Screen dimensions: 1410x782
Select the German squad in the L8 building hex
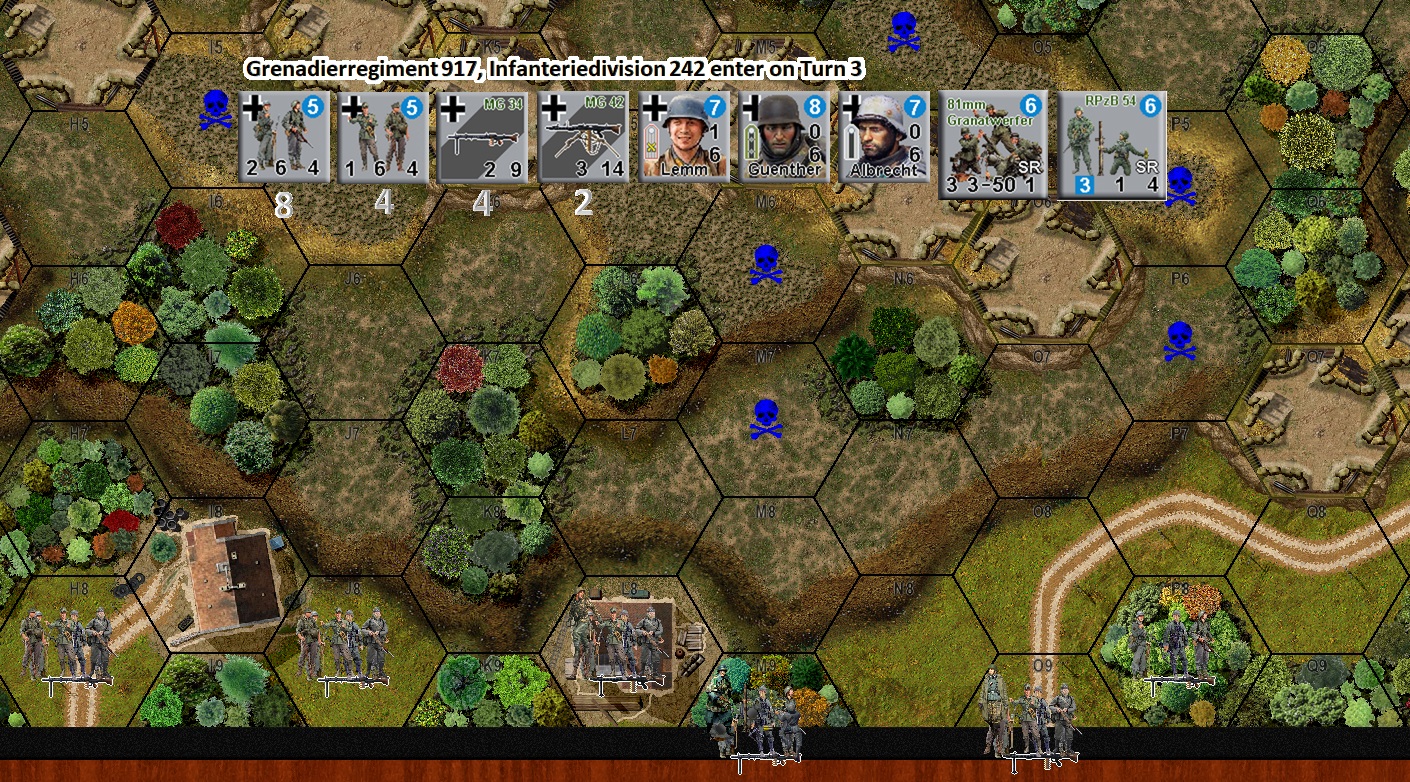617,643
